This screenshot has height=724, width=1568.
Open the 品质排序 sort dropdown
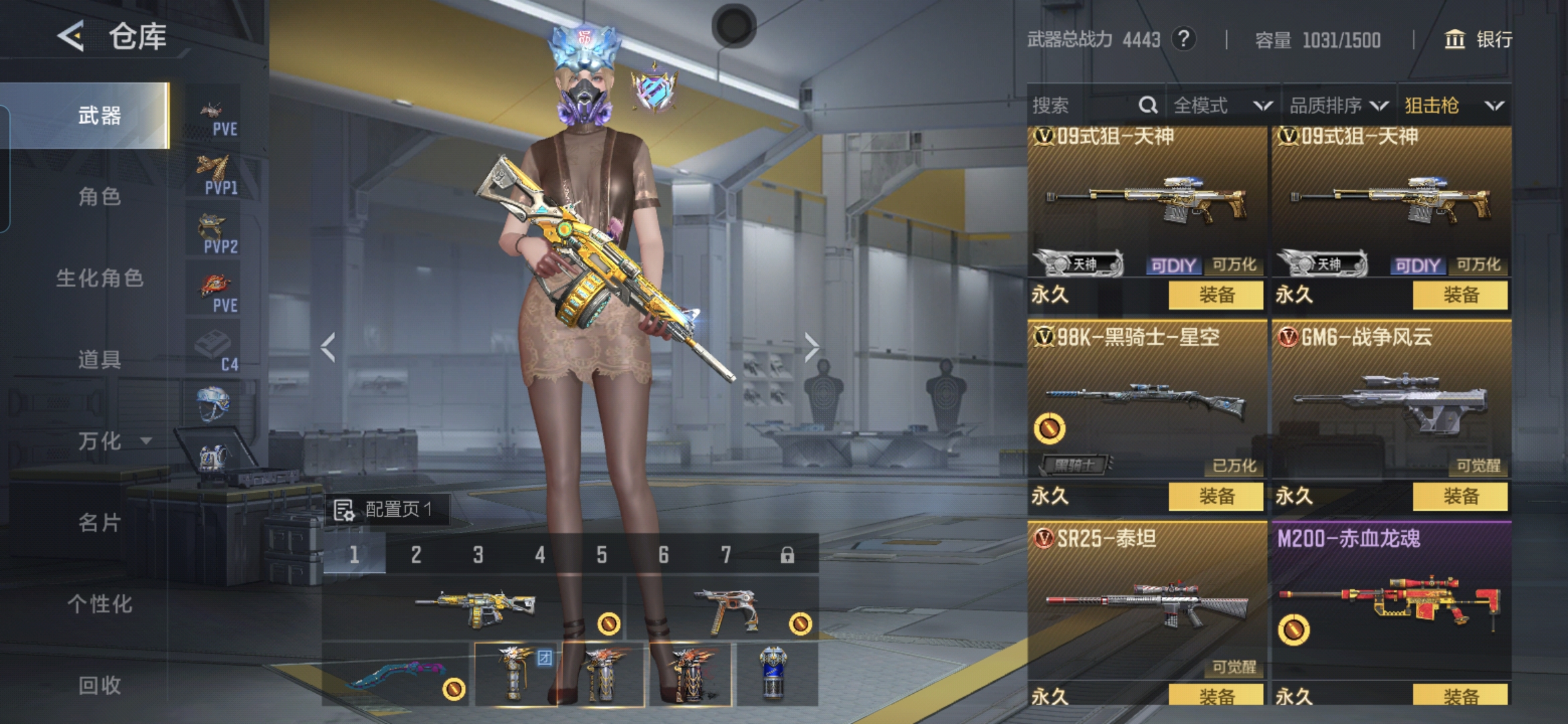pyautogui.click(x=1338, y=105)
